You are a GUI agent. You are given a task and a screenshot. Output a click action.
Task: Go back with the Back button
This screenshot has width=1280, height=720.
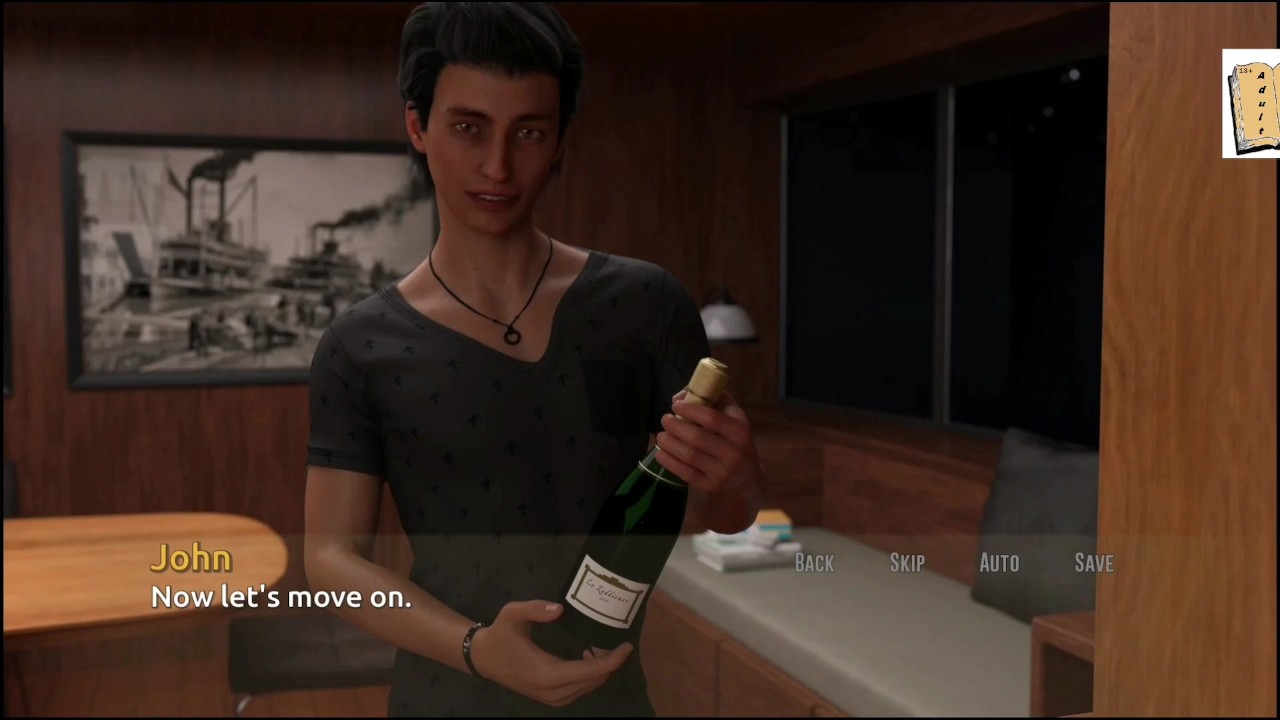pos(814,563)
